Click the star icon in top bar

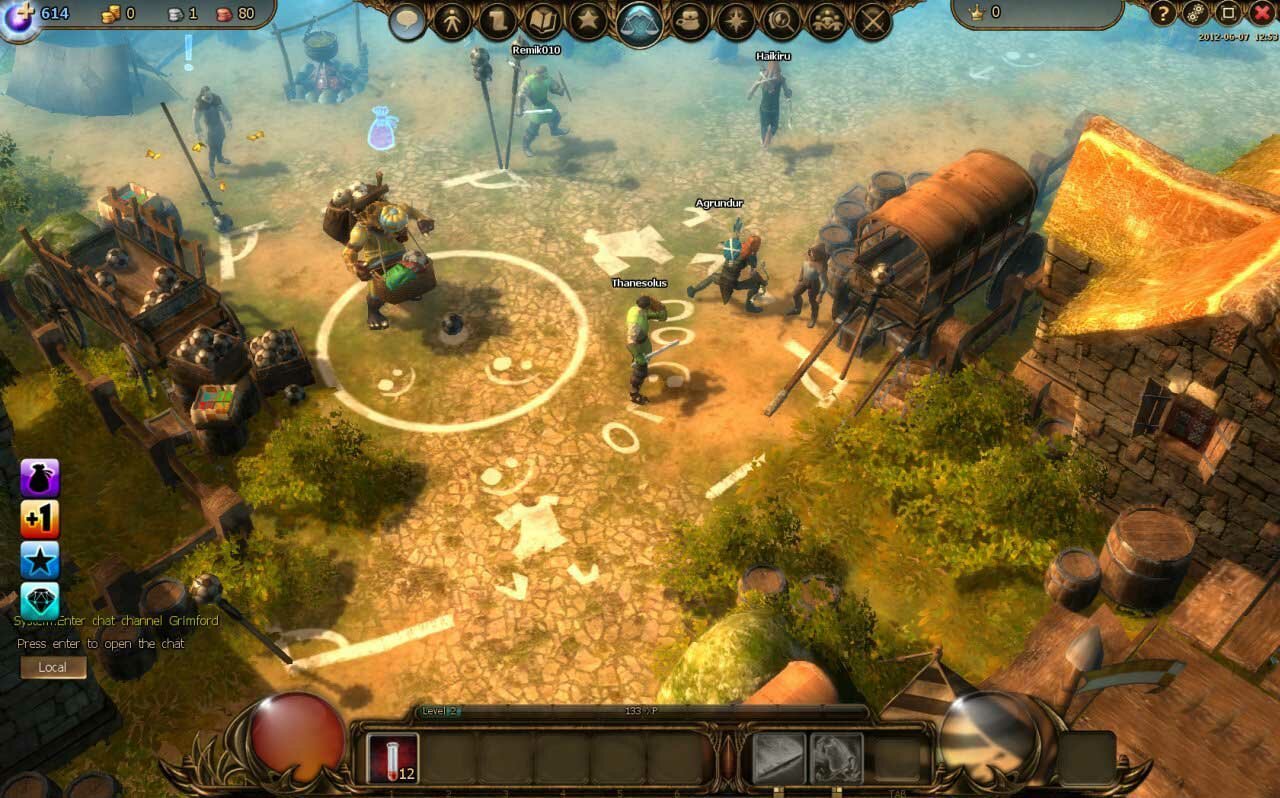pos(588,21)
